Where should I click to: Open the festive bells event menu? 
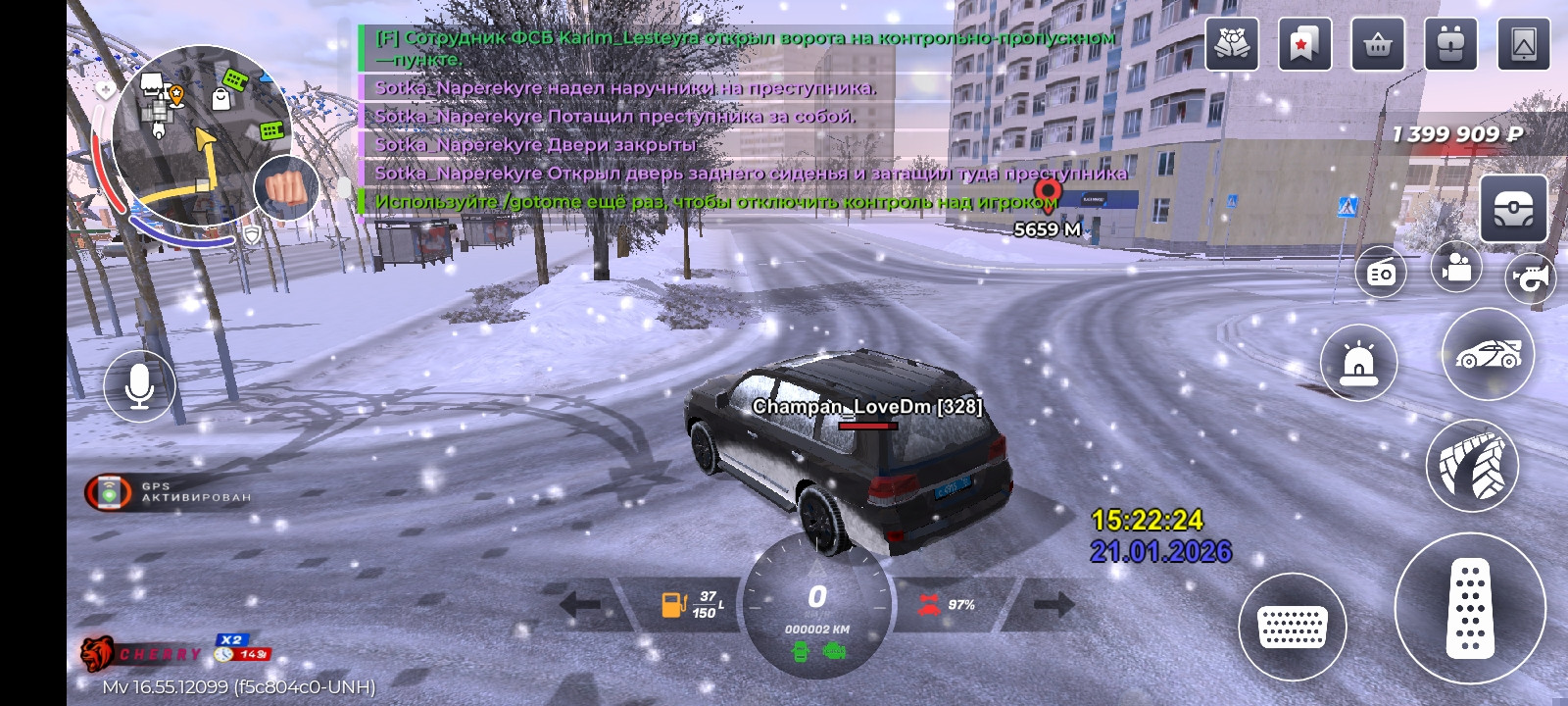(1232, 44)
